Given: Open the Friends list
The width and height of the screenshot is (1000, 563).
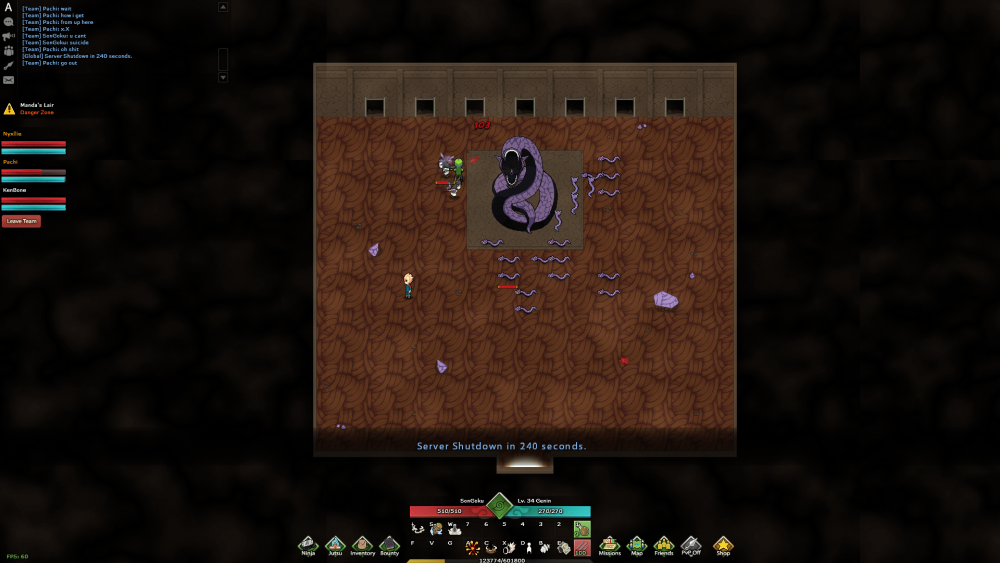Looking at the screenshot, I should pos(664,544).
